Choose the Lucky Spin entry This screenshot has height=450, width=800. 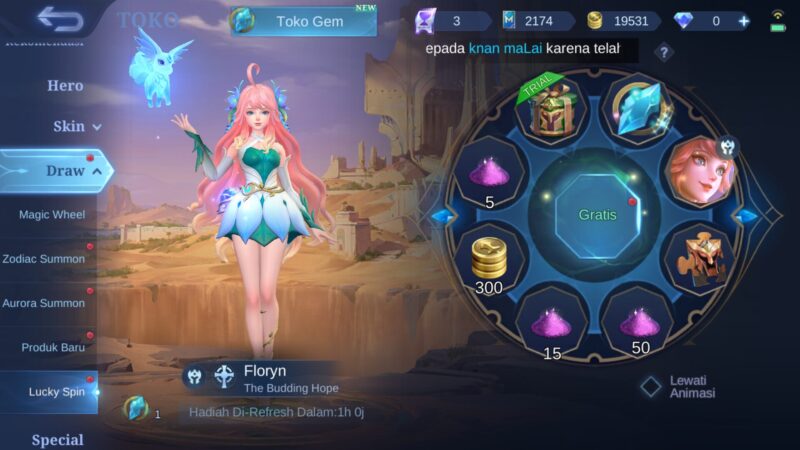click(x=57, y=392)
